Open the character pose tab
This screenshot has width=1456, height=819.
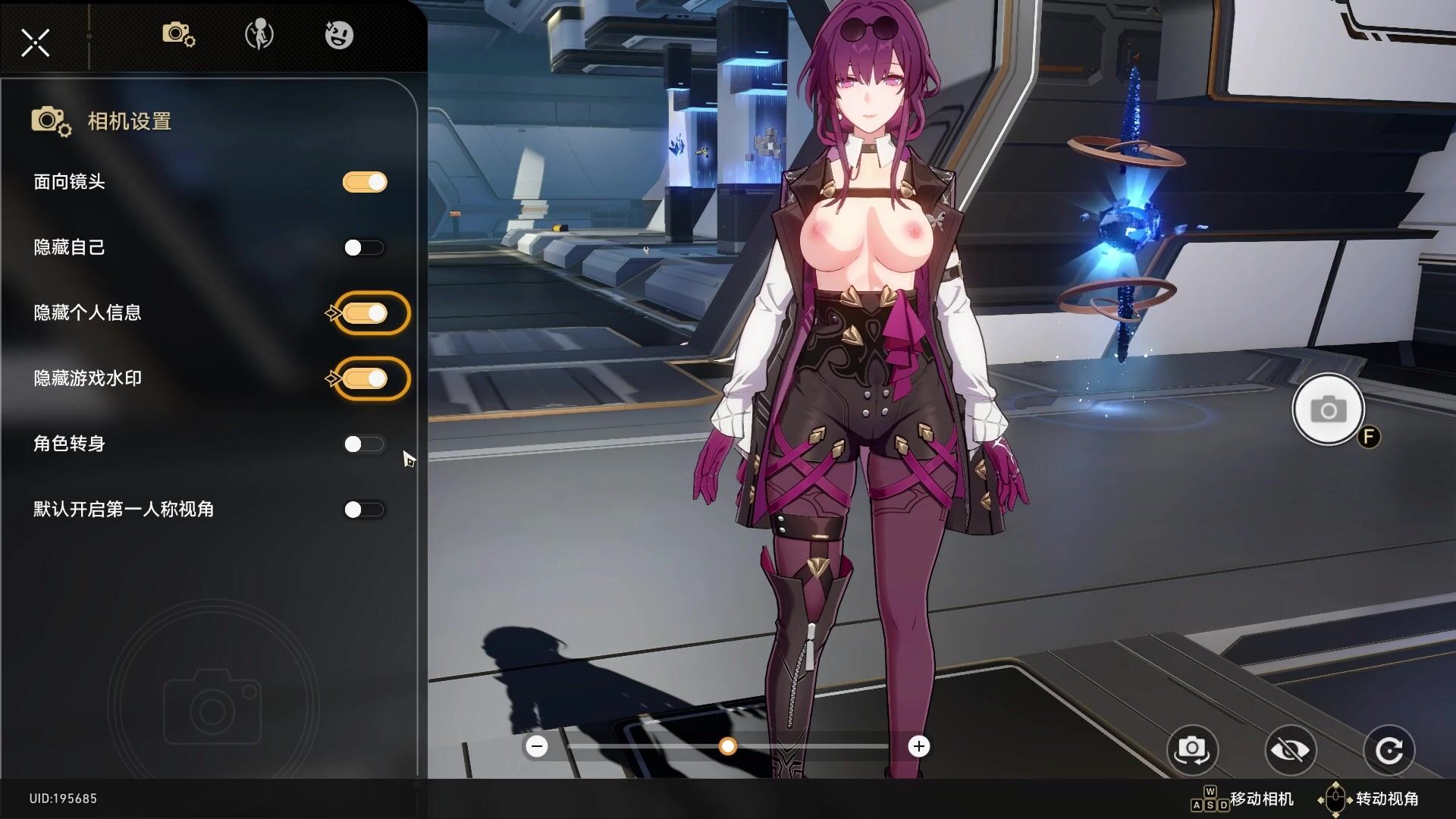259,35
